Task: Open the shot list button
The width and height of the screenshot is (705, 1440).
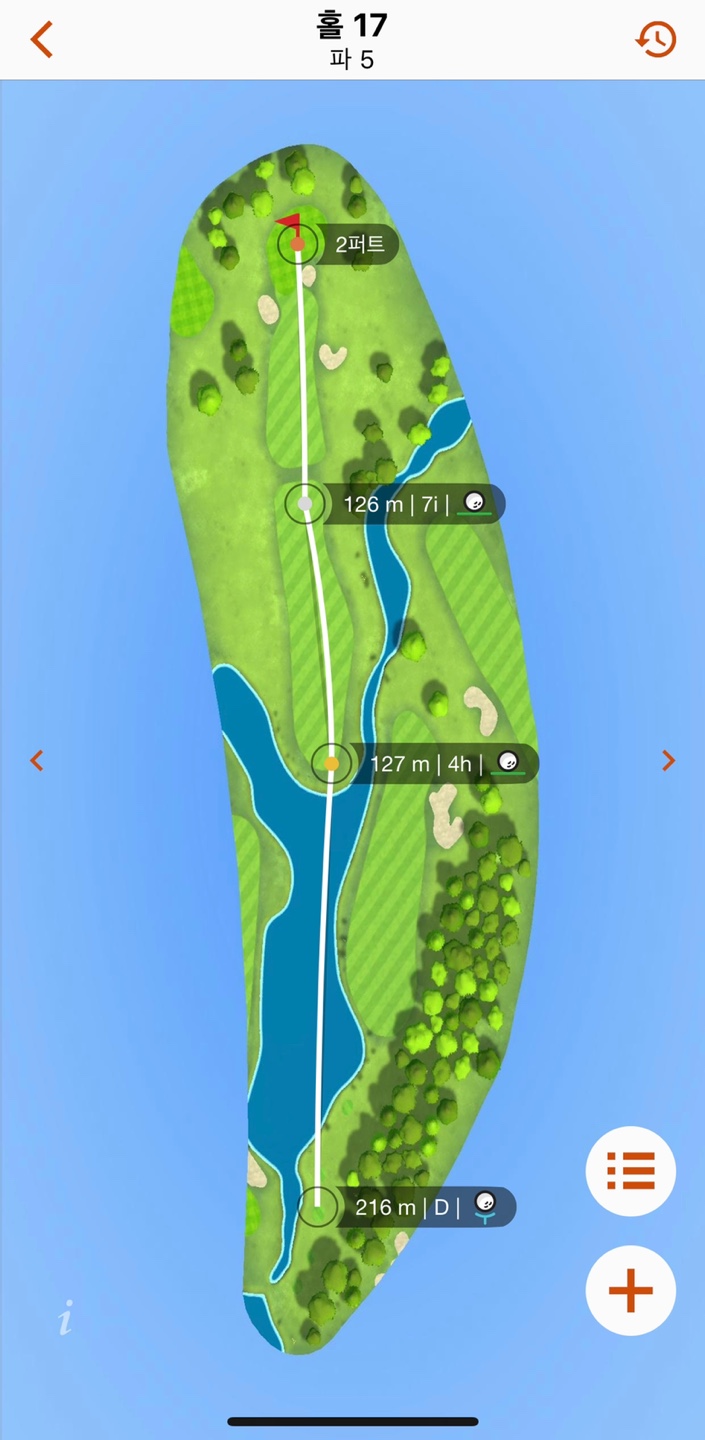Action: (x=631, y=1171)
